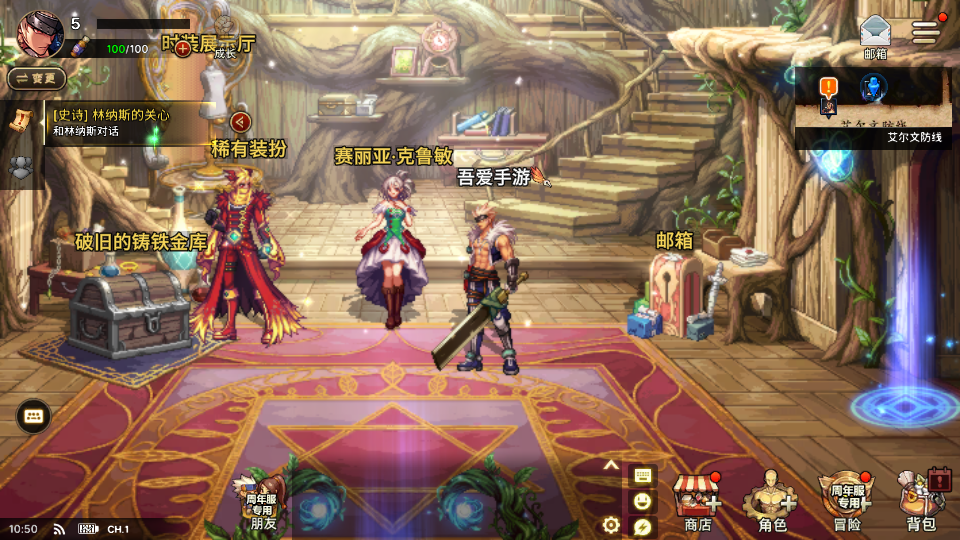Open the 邮箱 mail envelope icon
This screenshot has width=960, height=540.
(874, 35)
